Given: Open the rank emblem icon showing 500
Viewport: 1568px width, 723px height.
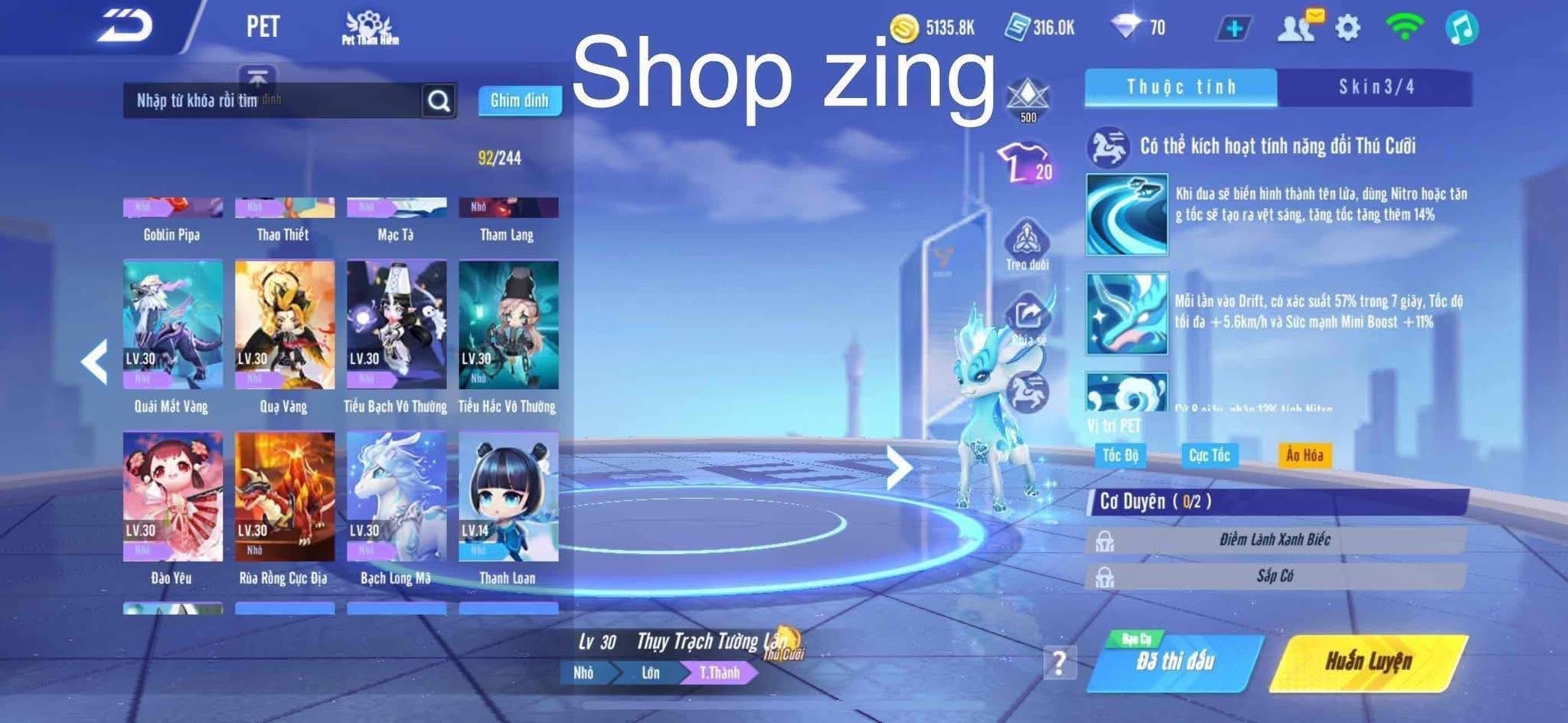Looking at the screenshot, I should (1029, 92).
